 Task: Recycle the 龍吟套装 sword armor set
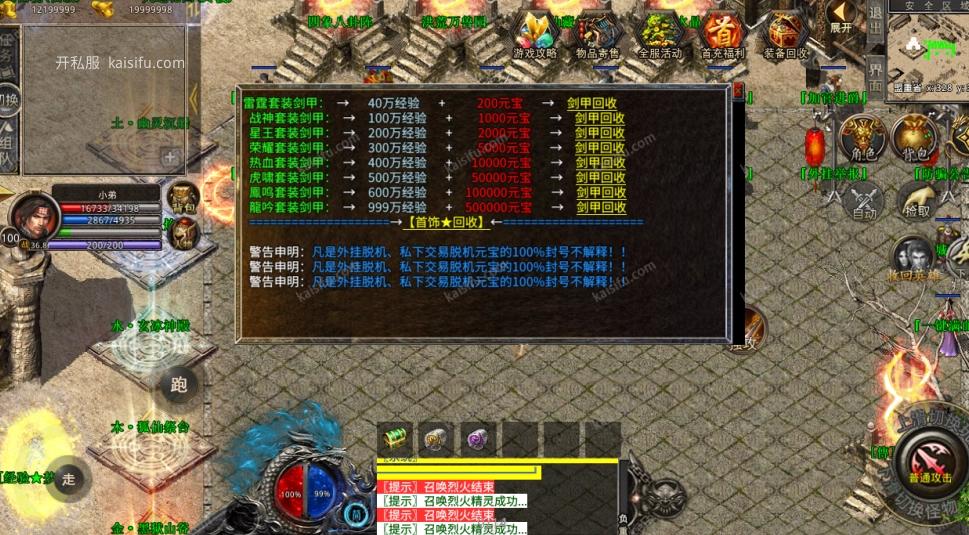(x=600, y=208)
